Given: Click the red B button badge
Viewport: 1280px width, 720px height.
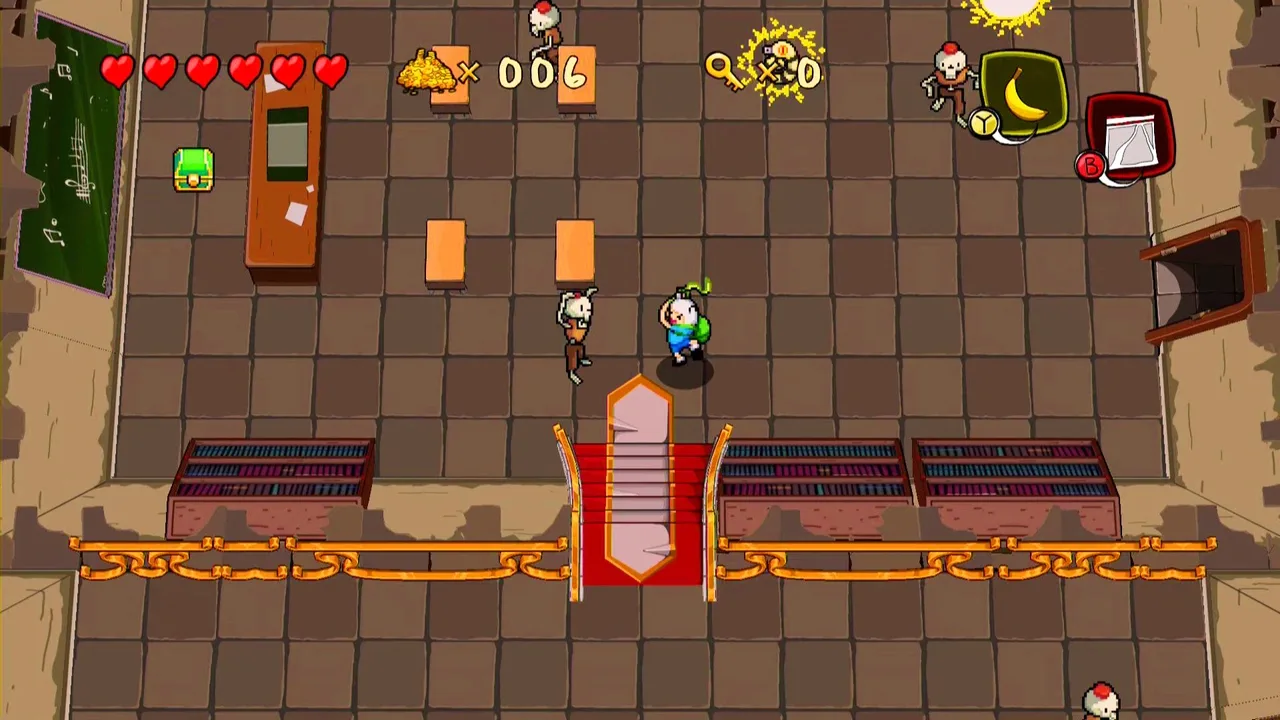Looking at the screenshot, I should point(1090,167).
